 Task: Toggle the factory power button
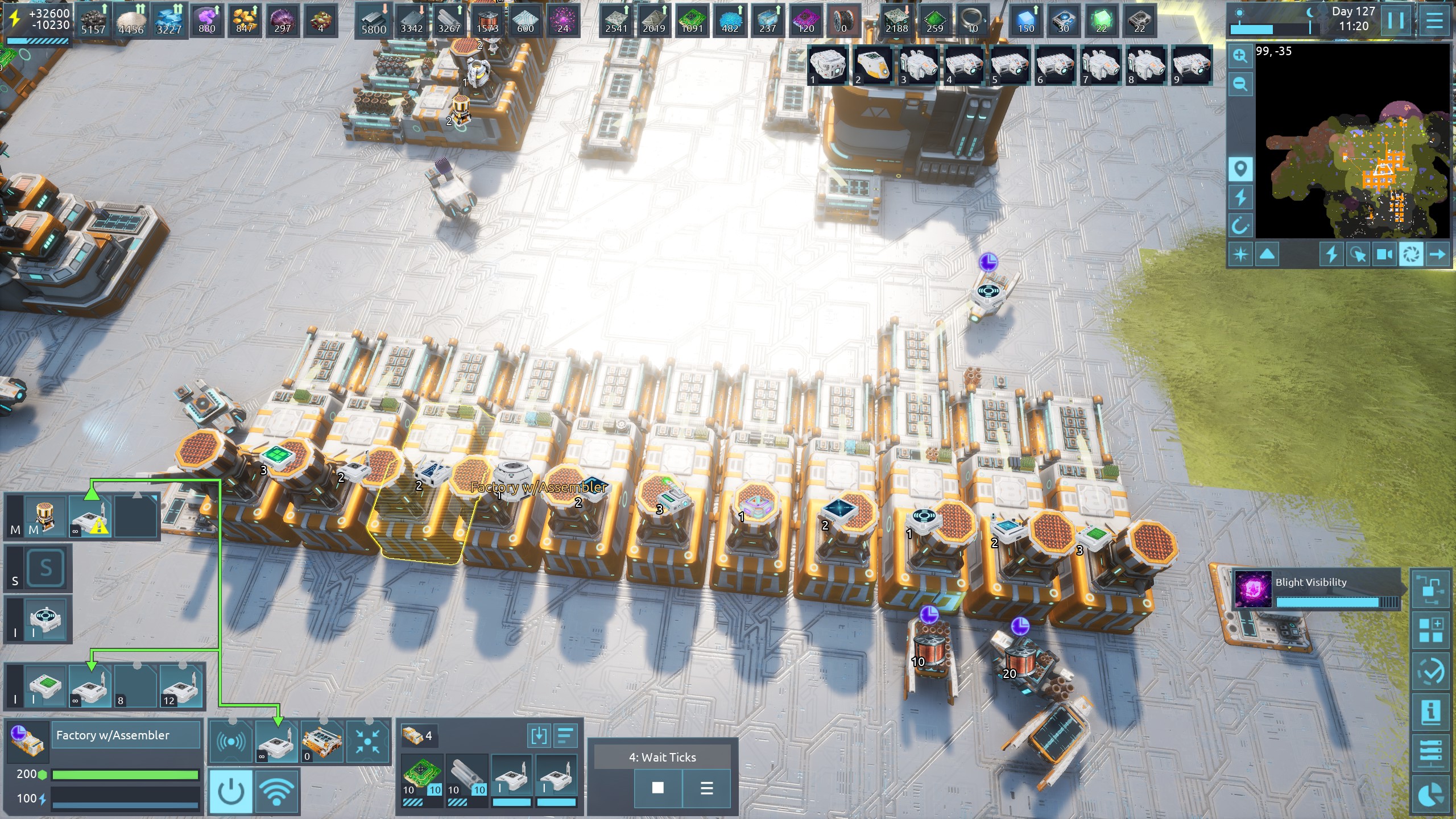[x=230, y=791]
